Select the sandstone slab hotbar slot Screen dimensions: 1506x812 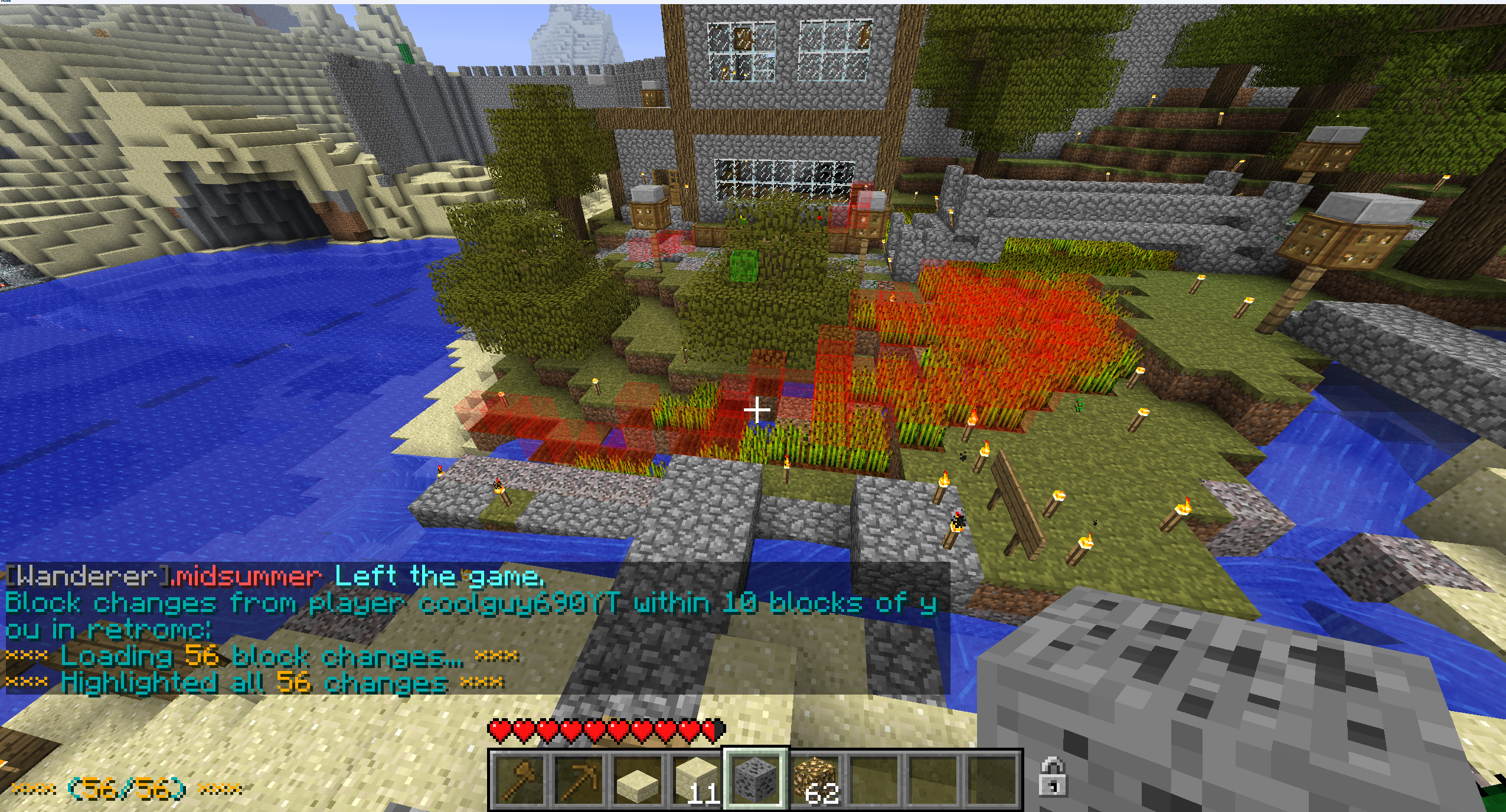[x=638, y=780]
